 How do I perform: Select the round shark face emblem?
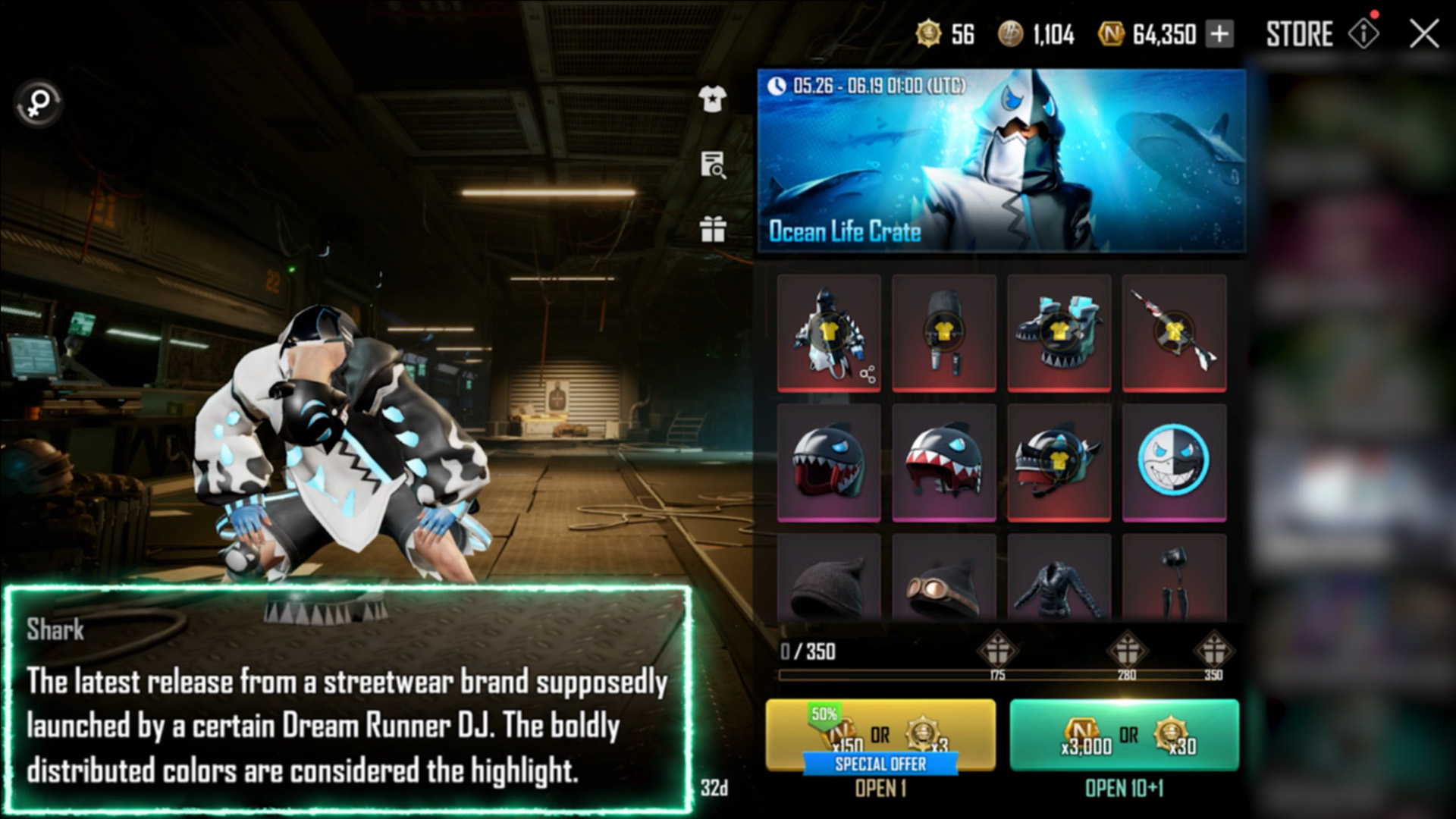pos(1174,462)
